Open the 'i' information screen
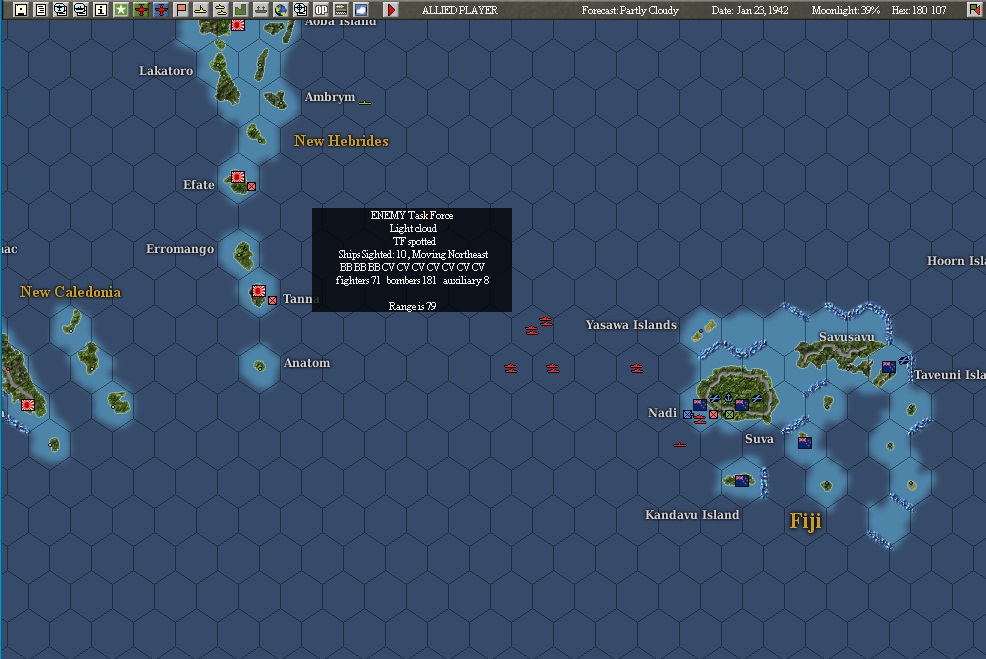This screenshot has height=659, width=986. [x=100, y=10]
